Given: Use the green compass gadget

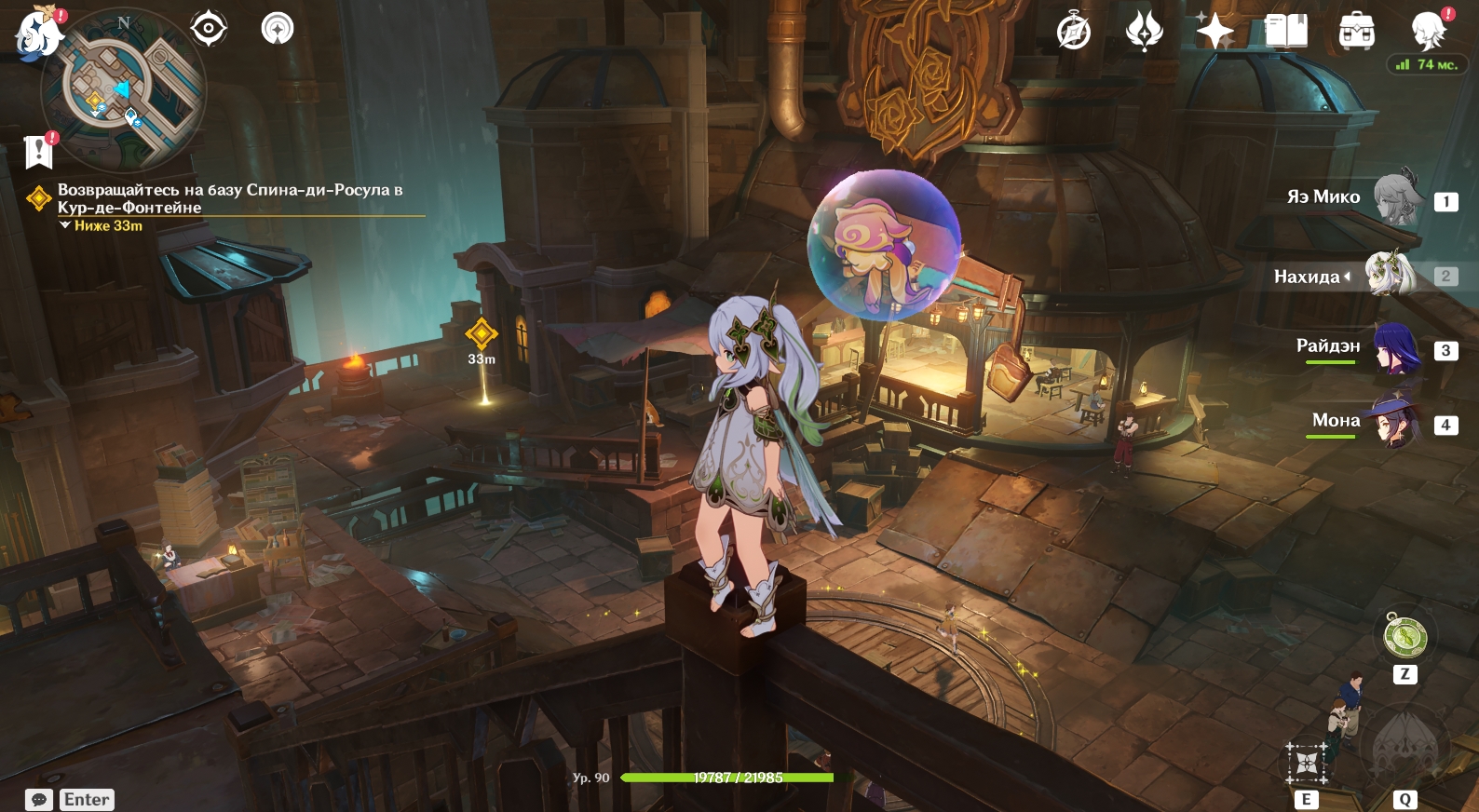Looking at the screenshot, I should [x=1404, y=638].
